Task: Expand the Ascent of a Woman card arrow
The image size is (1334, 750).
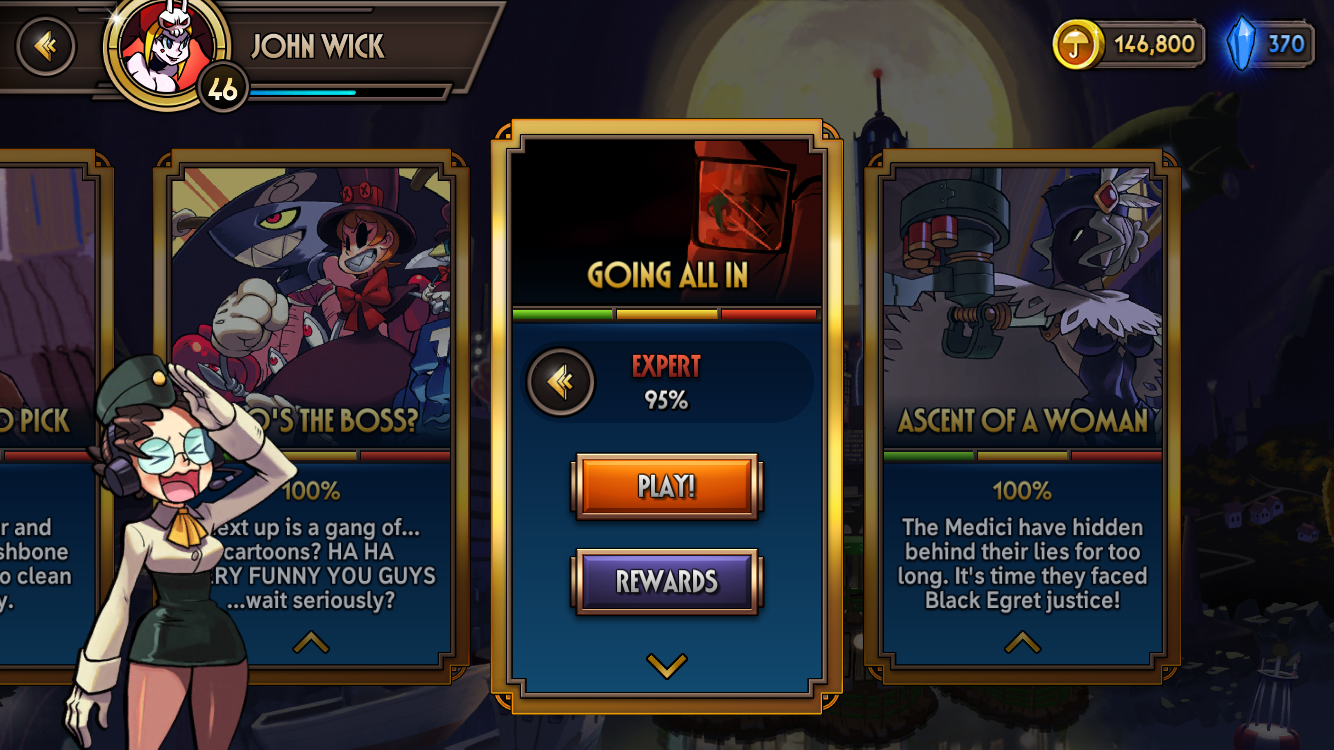Action: [x=1022, y=643]
